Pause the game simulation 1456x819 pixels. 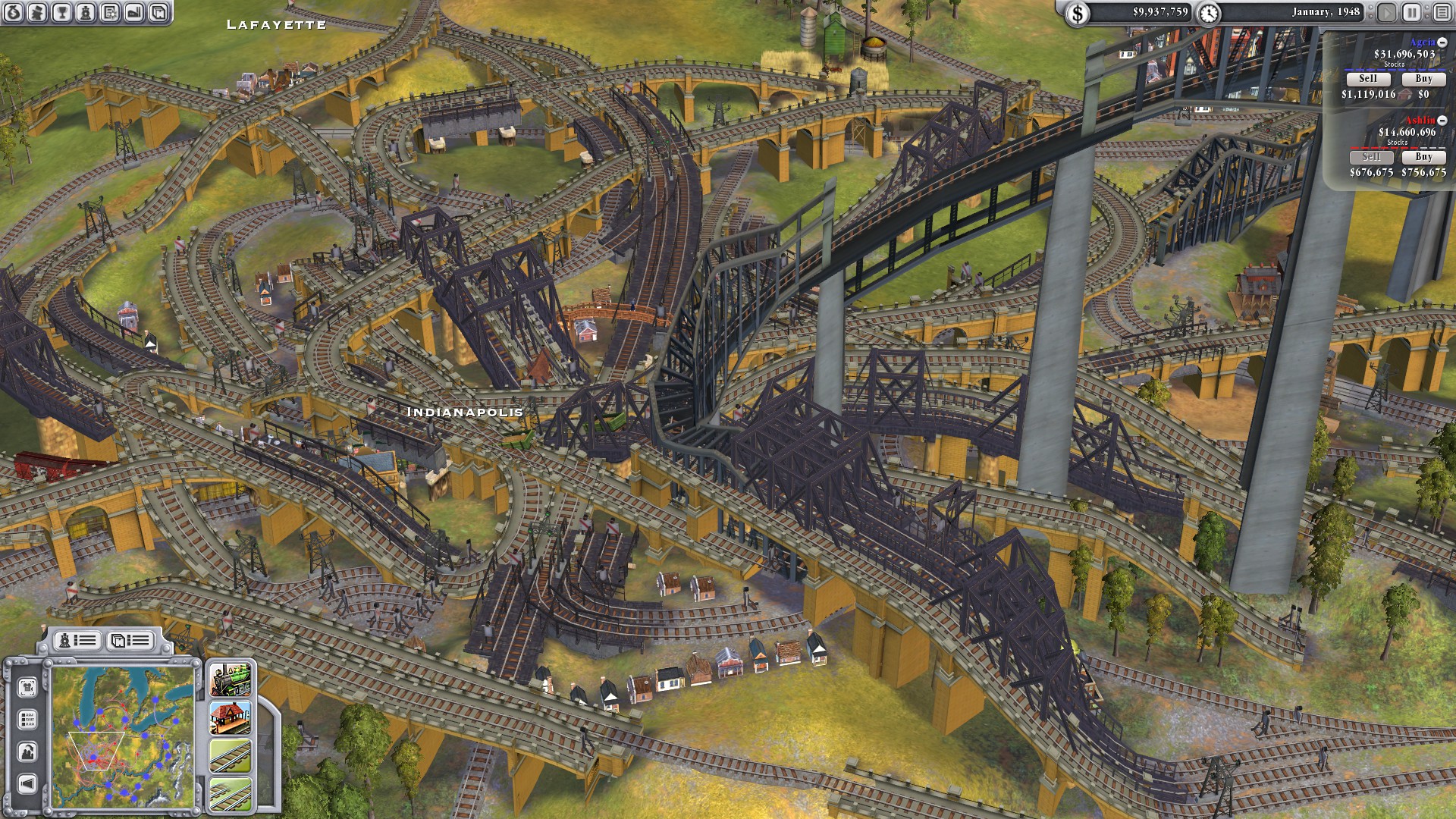(x=1413, y=13)
